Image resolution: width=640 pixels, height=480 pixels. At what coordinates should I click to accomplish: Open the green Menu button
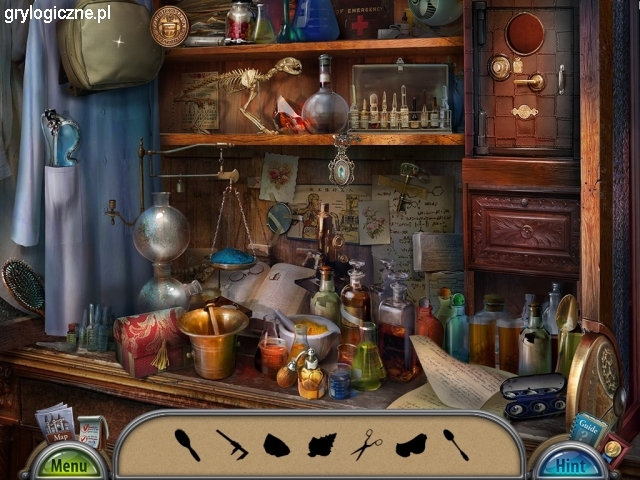[69, 464]
